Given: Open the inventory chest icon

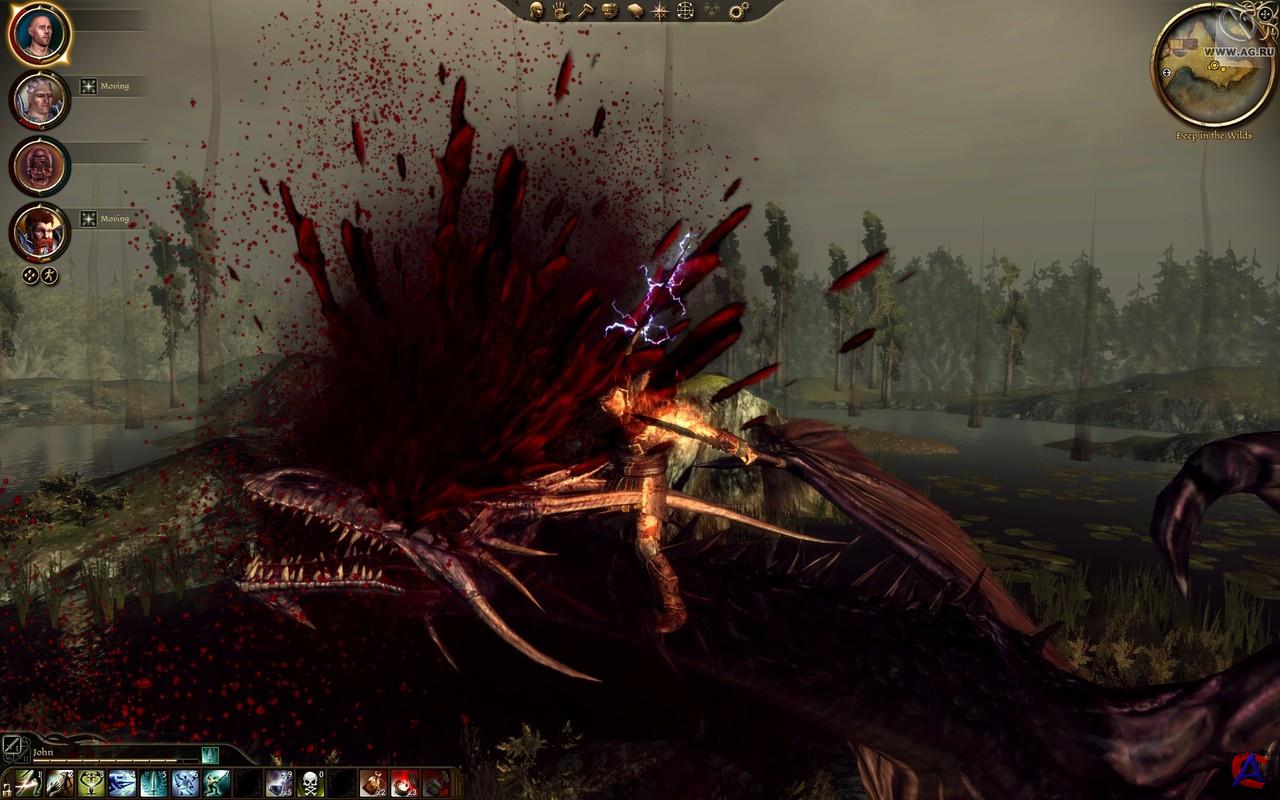Looking at the screenshot, I should pos(609,11).
